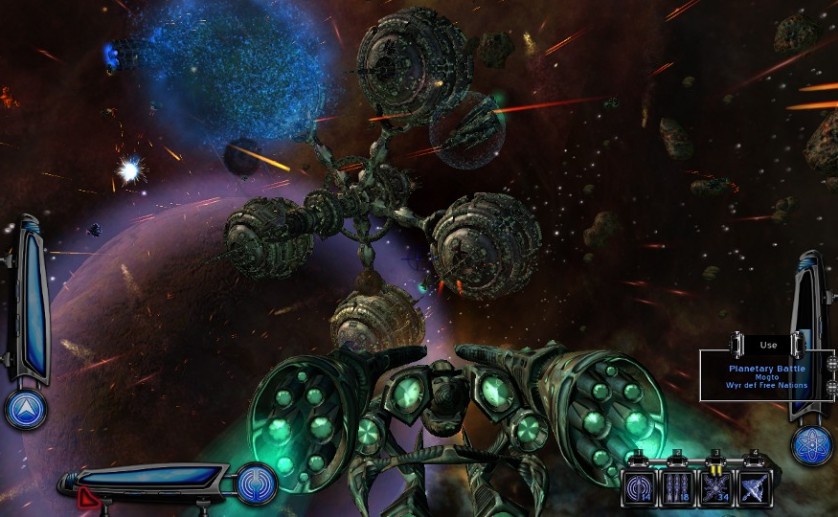Select weapon slot 4 crossed blade icon
The image size is (838, 517).
[x=753, y=487]
